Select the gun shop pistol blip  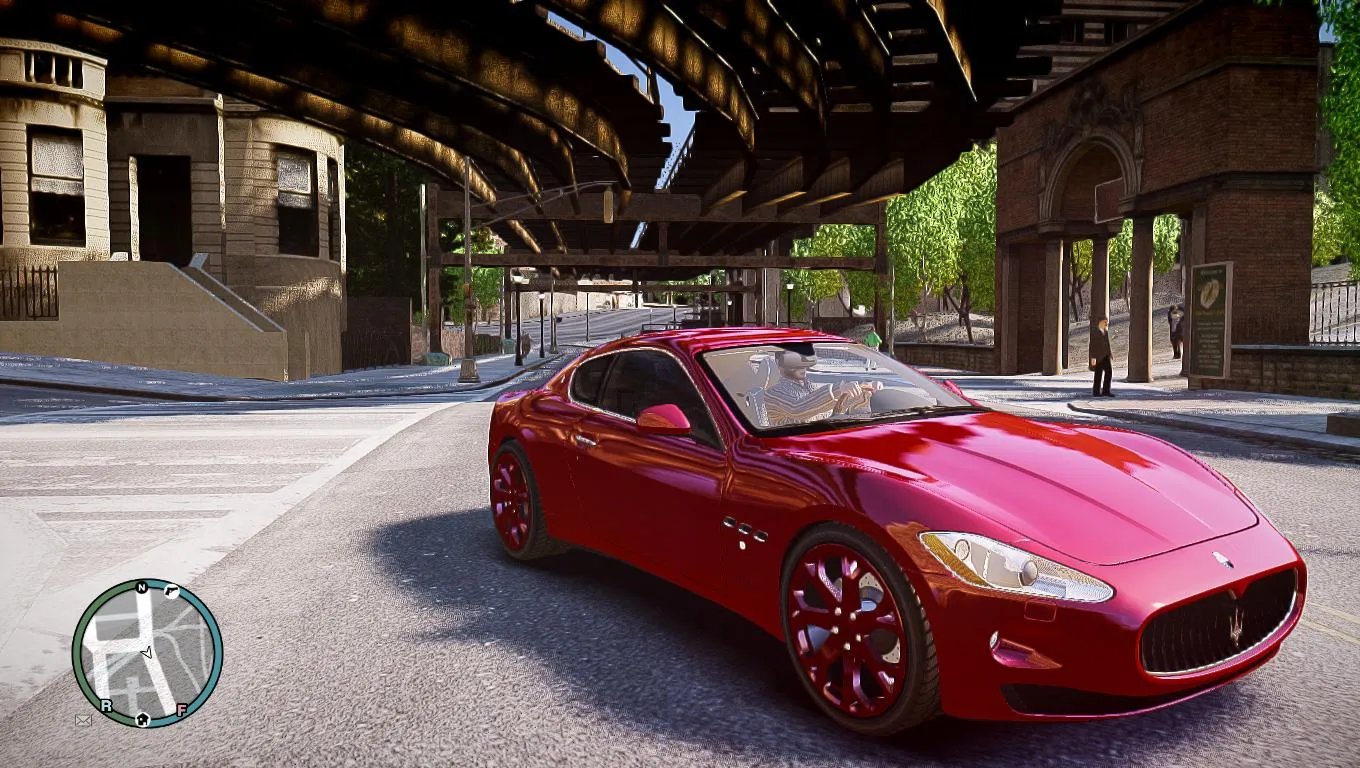(170, 590)
